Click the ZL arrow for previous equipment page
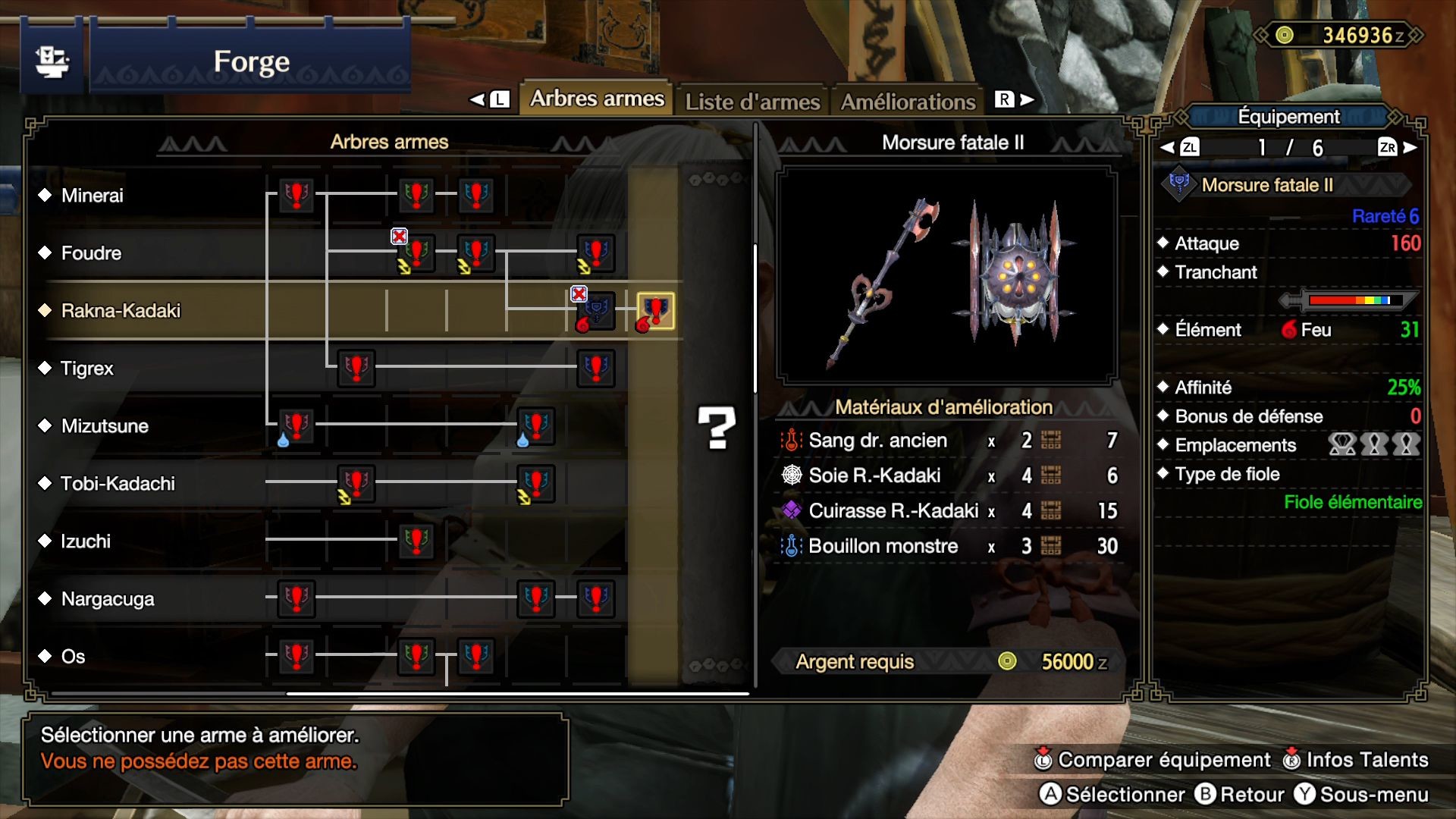Image resolution: width=1456 pixels, height=819 pixels. pos(1189,149)
